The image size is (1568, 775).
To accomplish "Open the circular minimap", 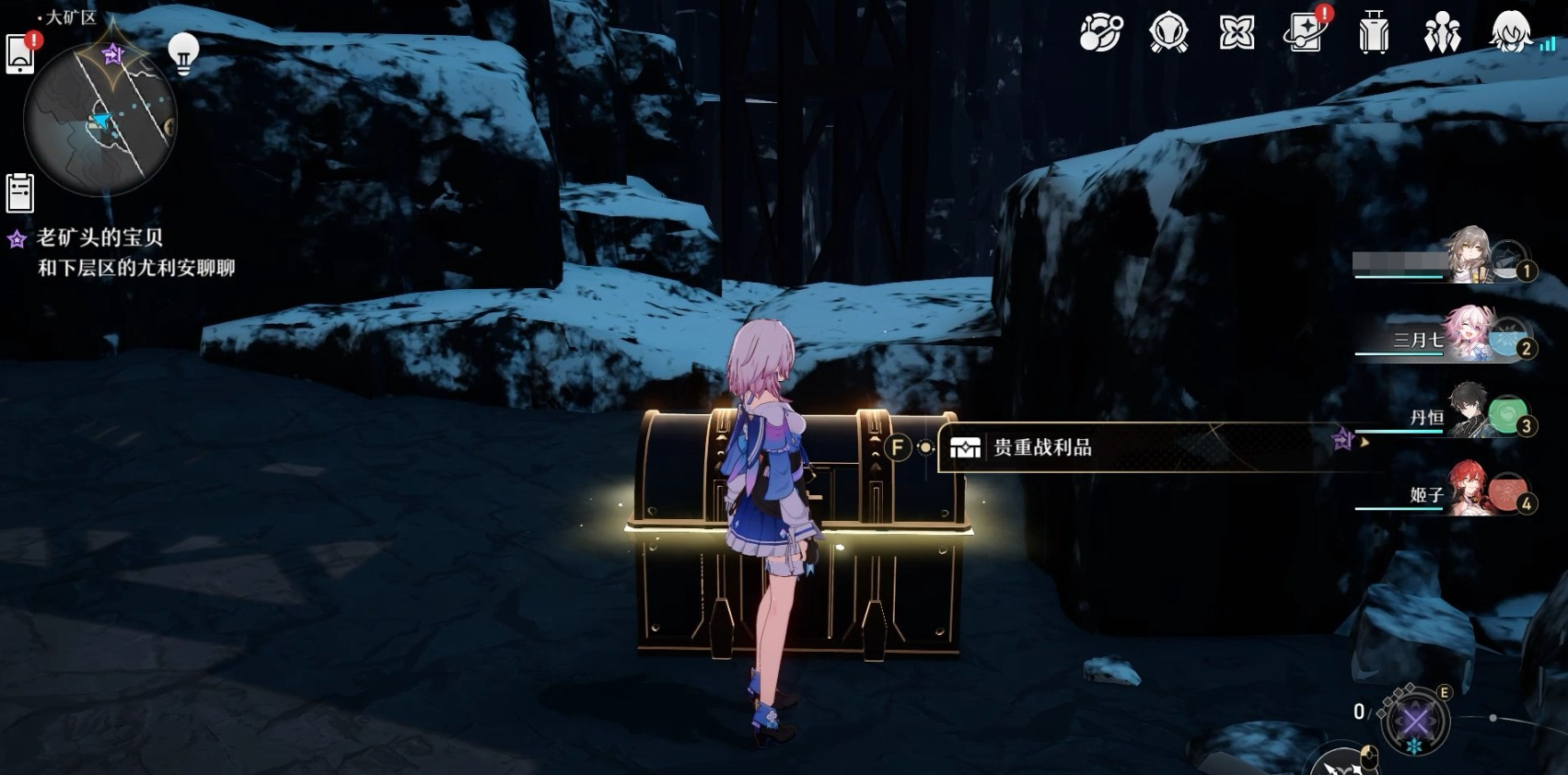I will coord(100,120).
